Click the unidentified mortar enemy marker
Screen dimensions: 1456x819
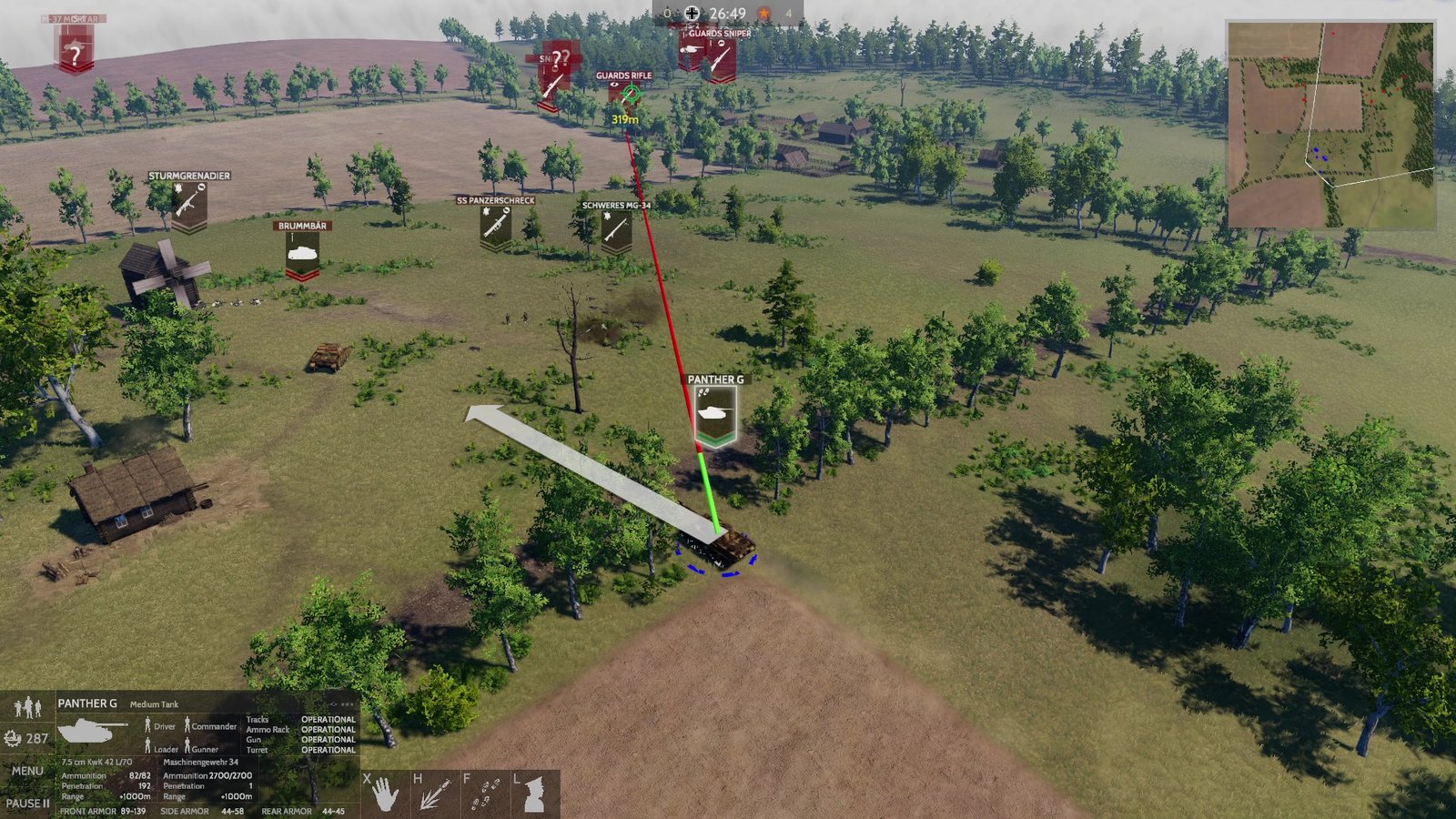pos(76,50)
